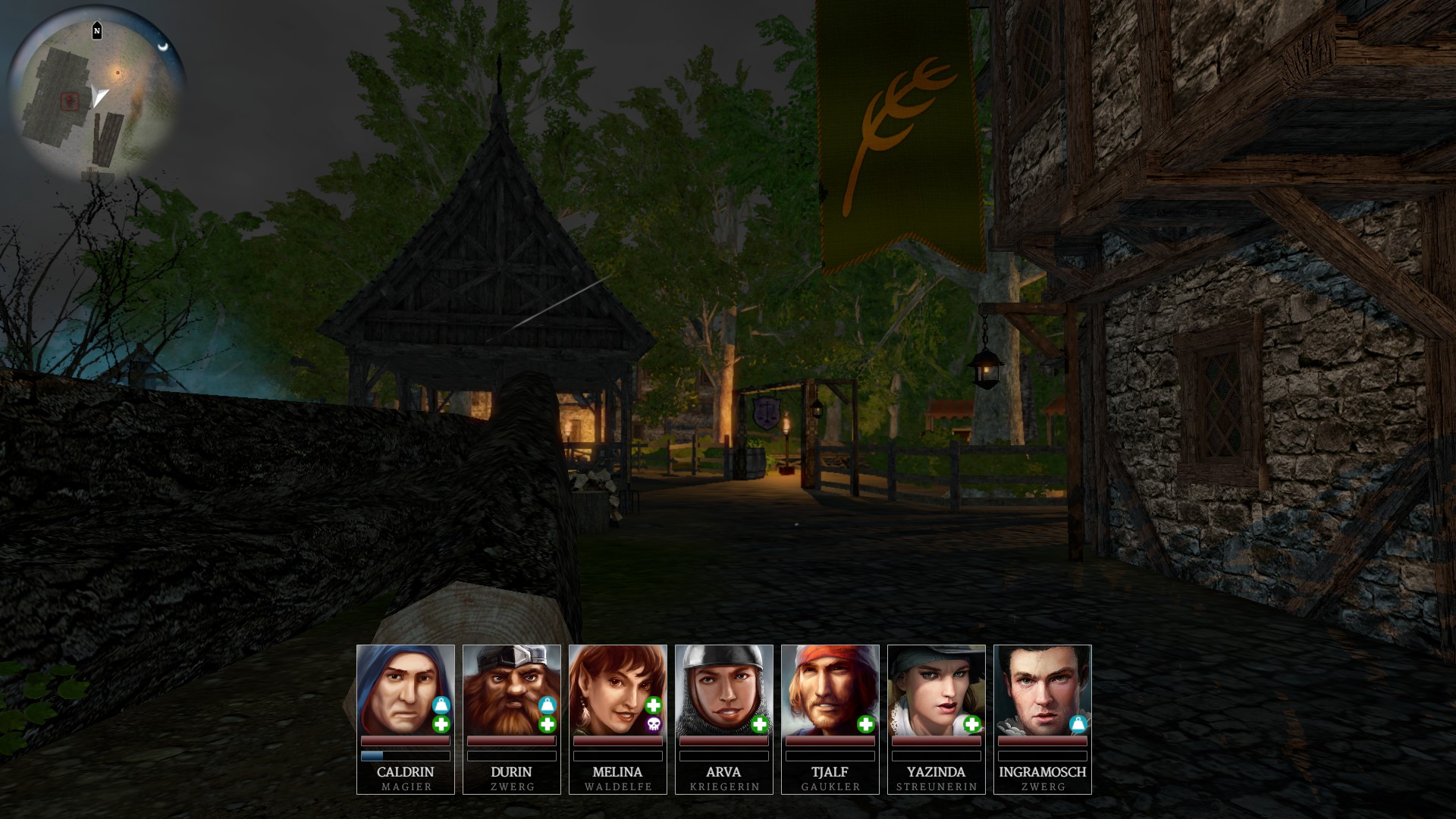Screen dimensions: 1456x819
Task: Click Durin's green plus status icon
Action: (x=547, y=725)
